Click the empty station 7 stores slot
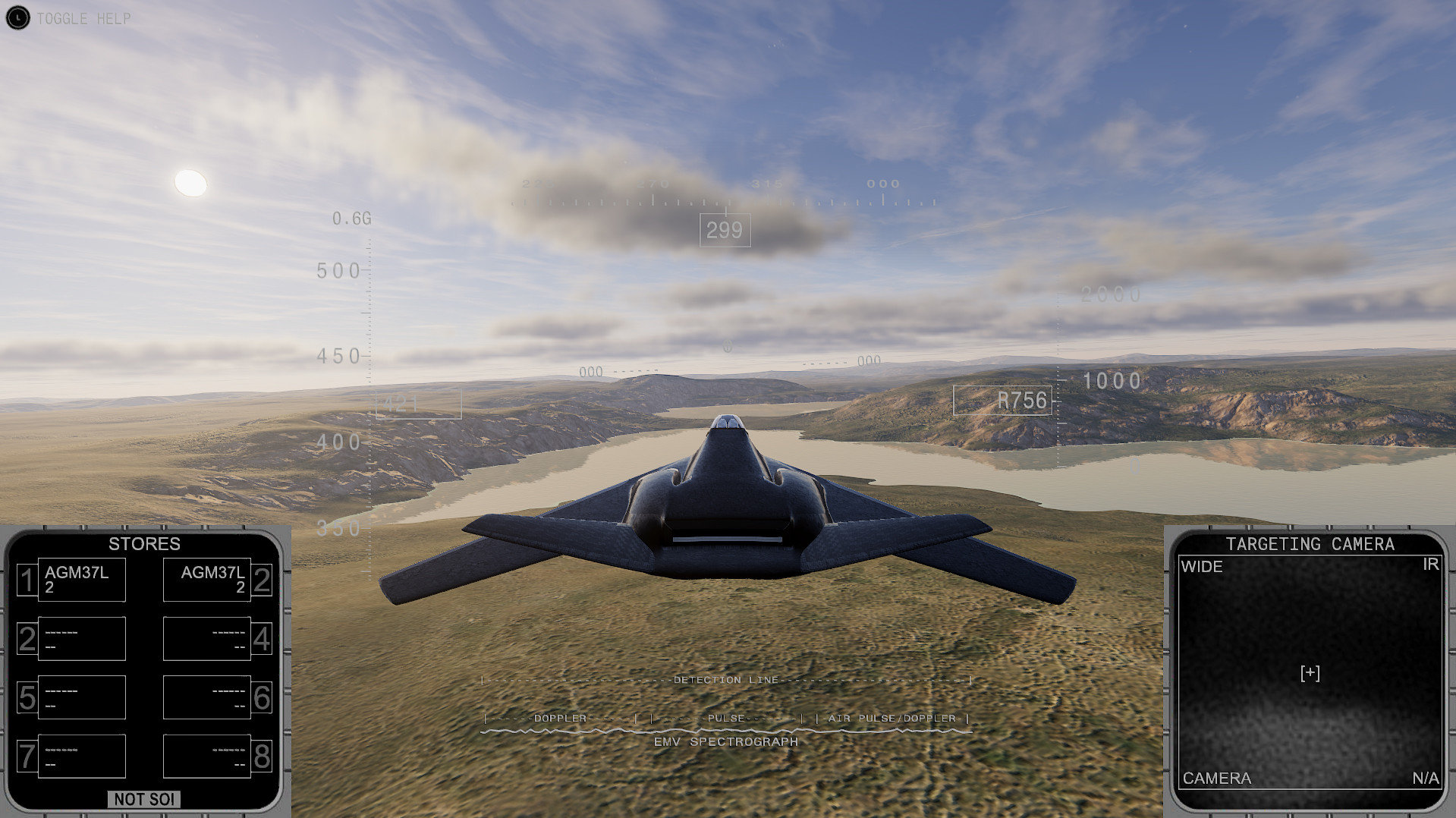Image resolution: width=1456 pixels, height=818 pixels. point(80,756)
